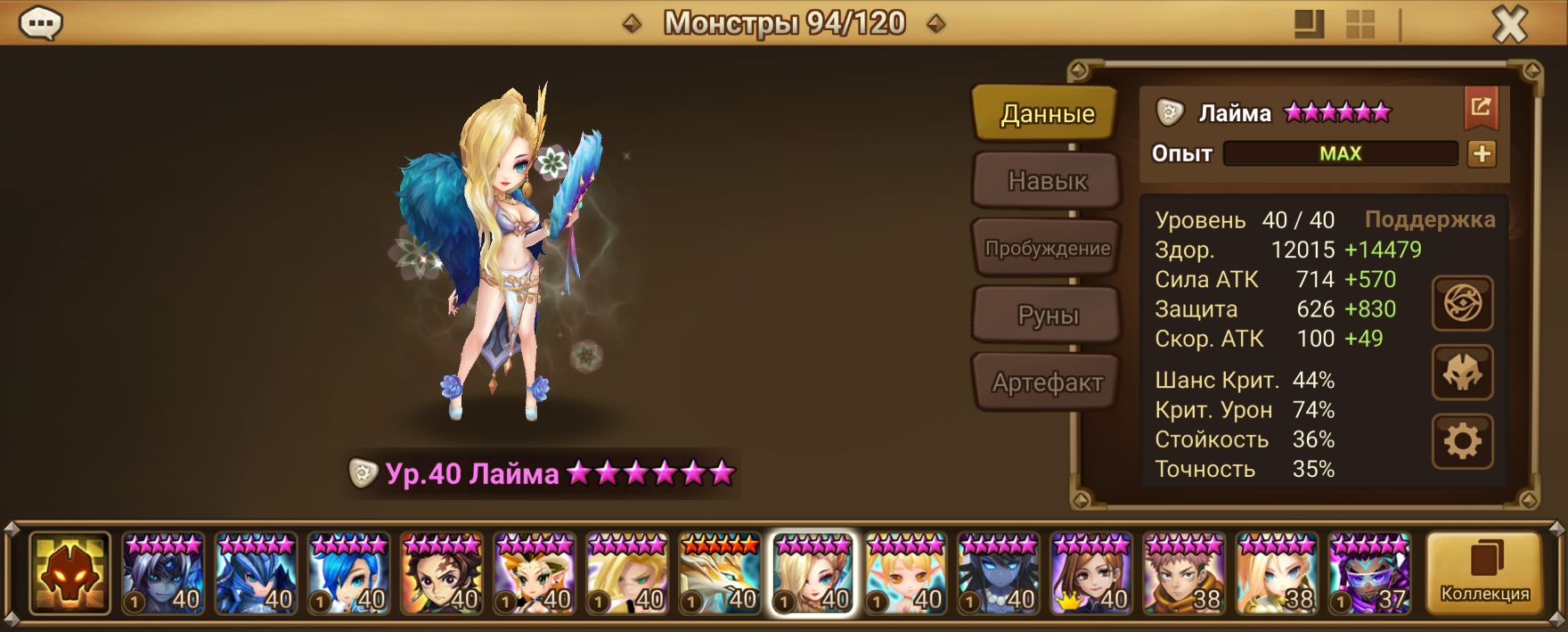Share Лайма using the red corner icon

pyautogui.click(x=1481, y=108)
